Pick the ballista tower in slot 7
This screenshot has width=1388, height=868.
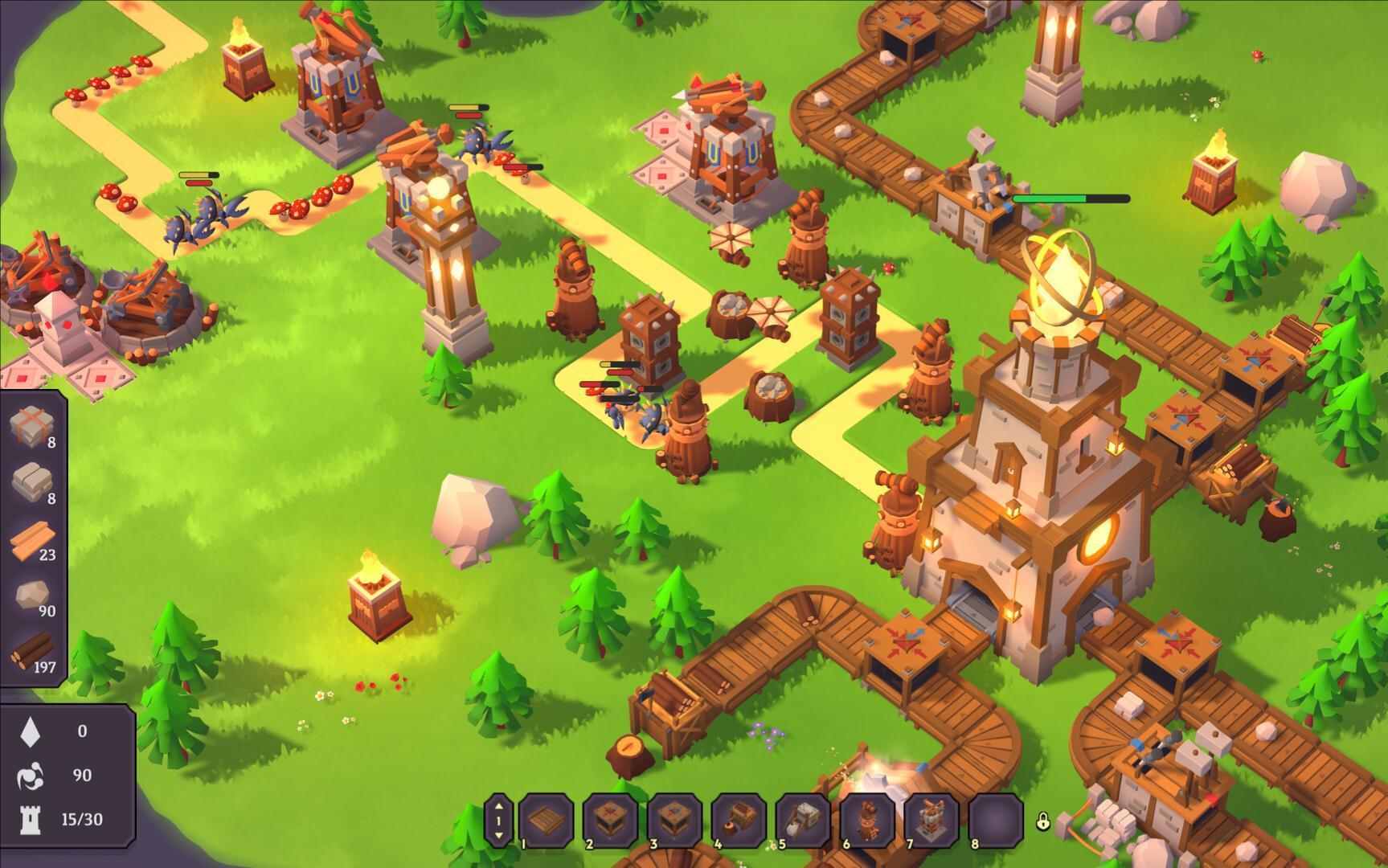[x=932, y=820]
